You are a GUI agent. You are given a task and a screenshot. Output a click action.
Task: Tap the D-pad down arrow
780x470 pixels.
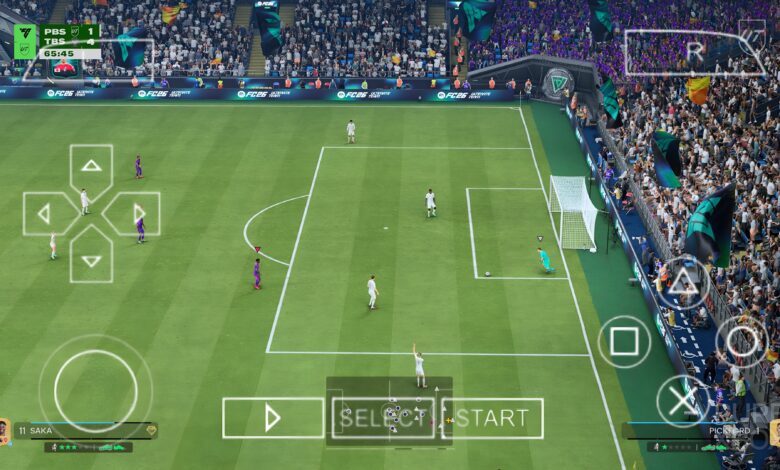click(91, 260)
